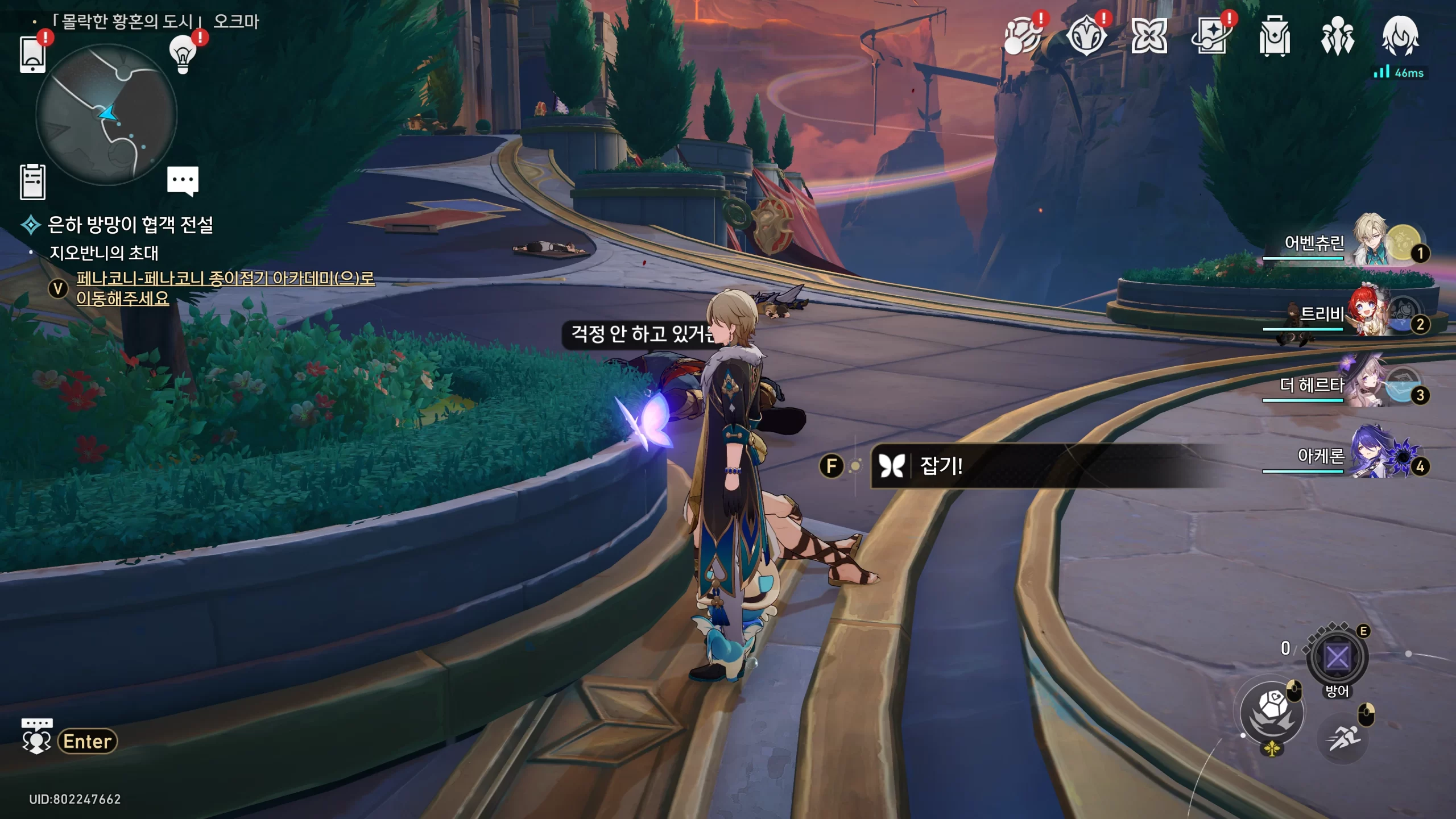Open the quest clipboard icon

tap(32, 182)
